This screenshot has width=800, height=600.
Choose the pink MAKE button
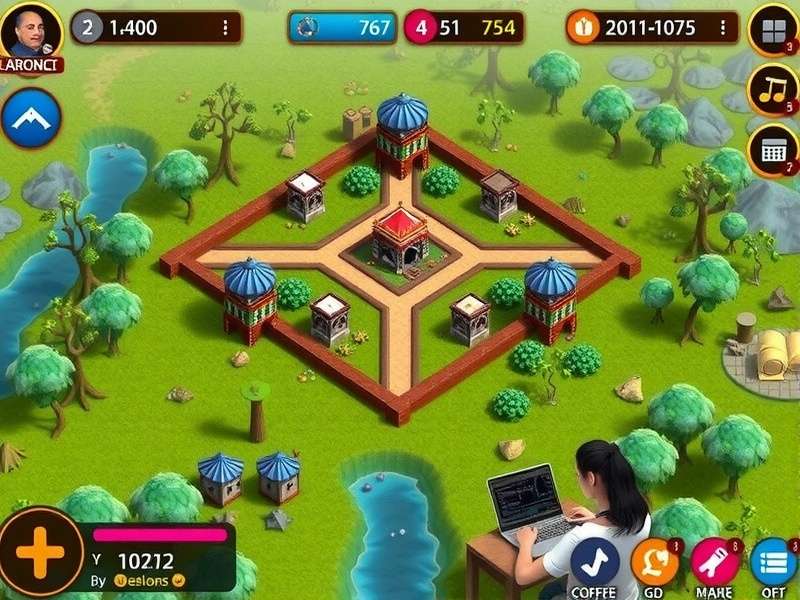pyautogui.click(x=714, y=562)
